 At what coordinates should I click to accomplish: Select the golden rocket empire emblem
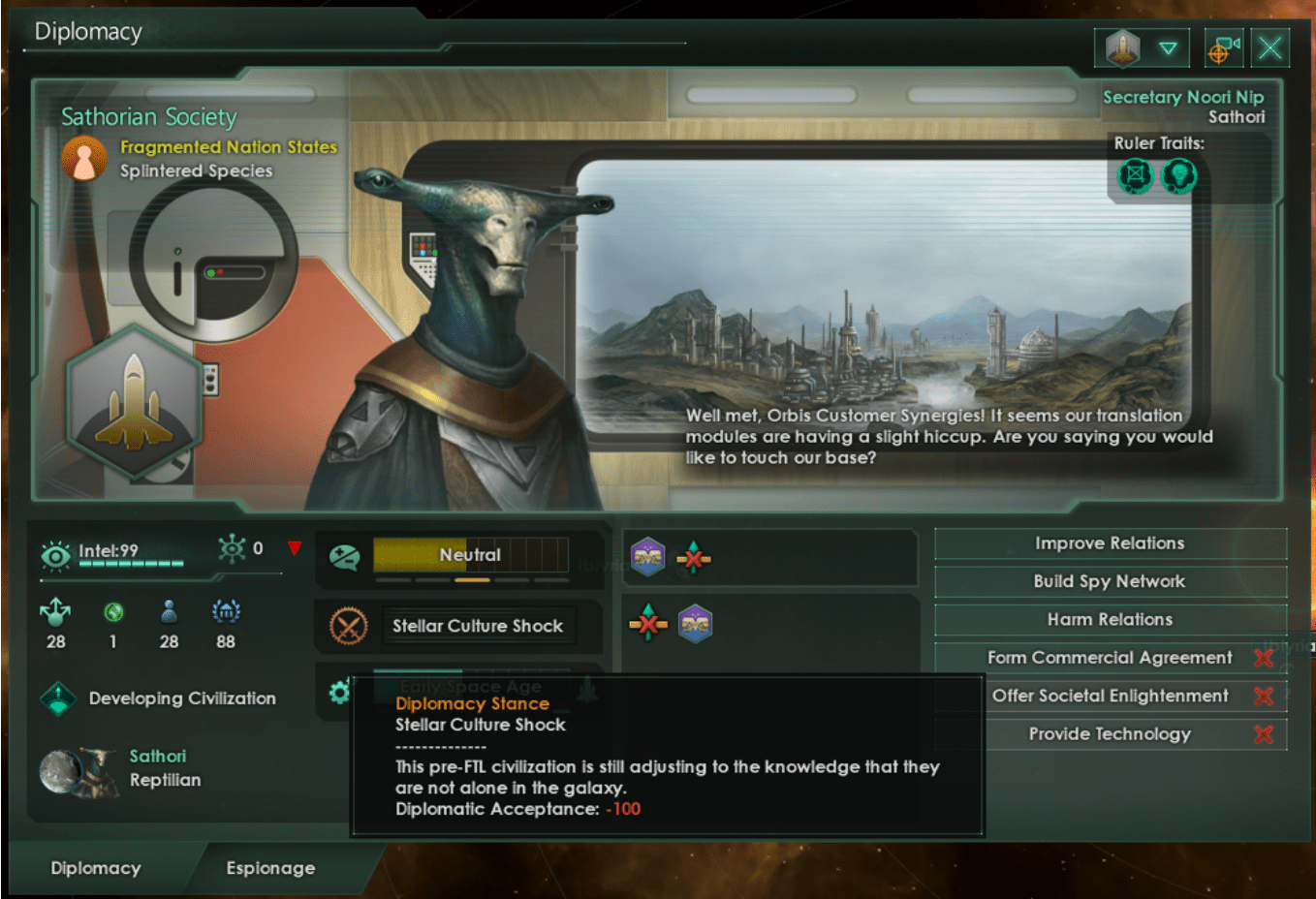pos(134,400)
